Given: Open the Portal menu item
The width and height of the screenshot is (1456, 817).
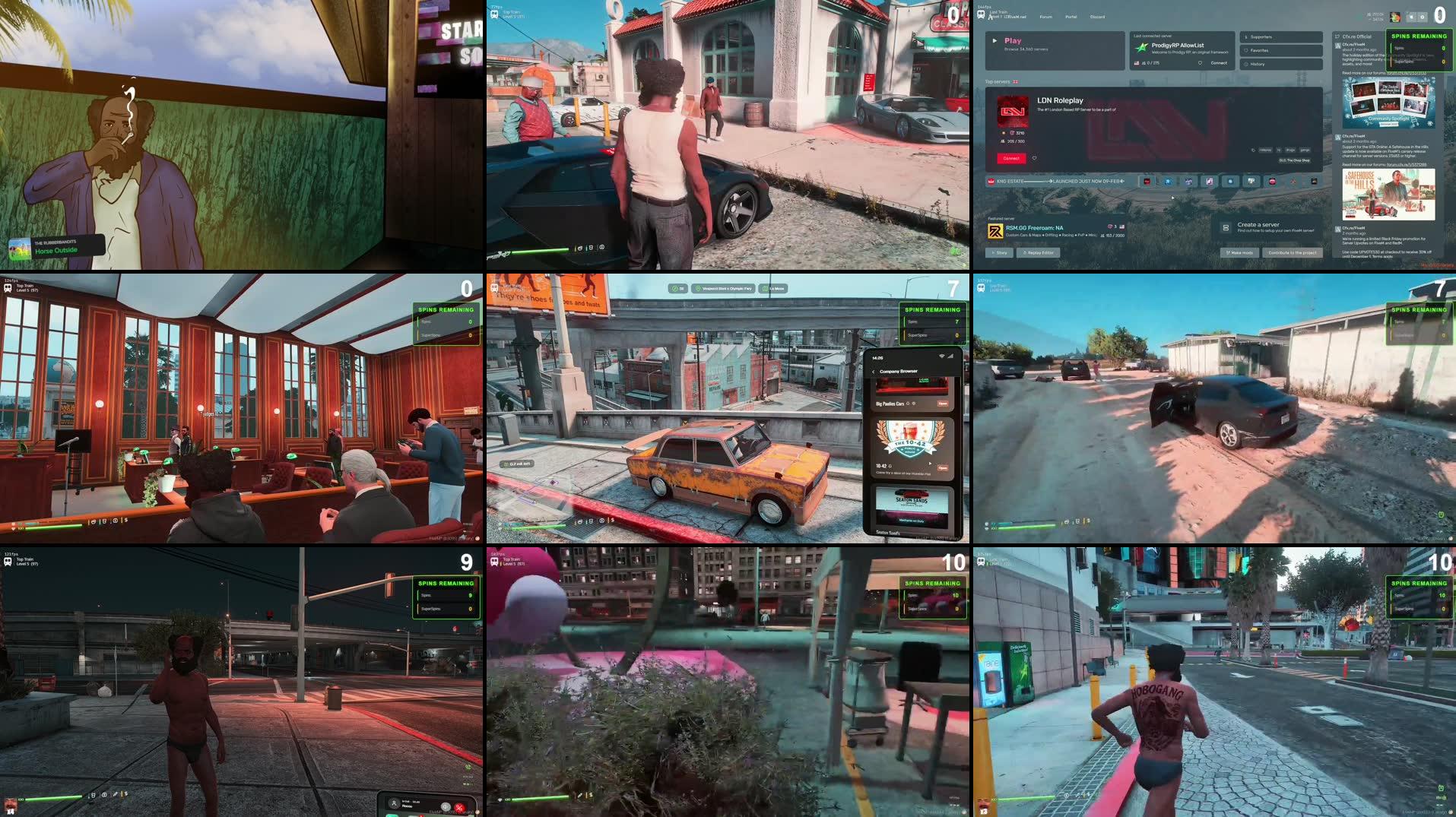Looking at the screenshot, I should (1071, 17).
